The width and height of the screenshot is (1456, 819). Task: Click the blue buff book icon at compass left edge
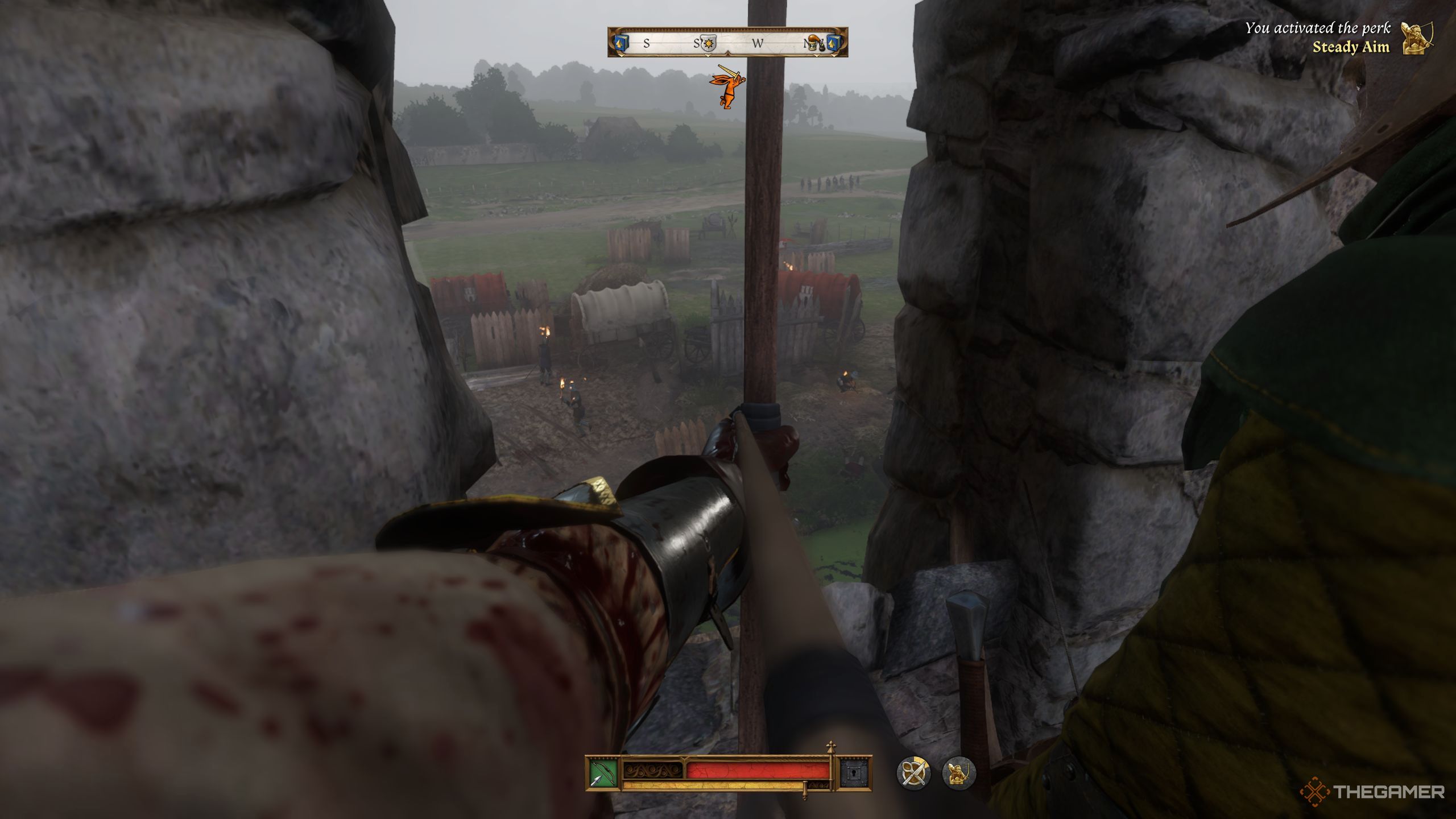(622, 43)
